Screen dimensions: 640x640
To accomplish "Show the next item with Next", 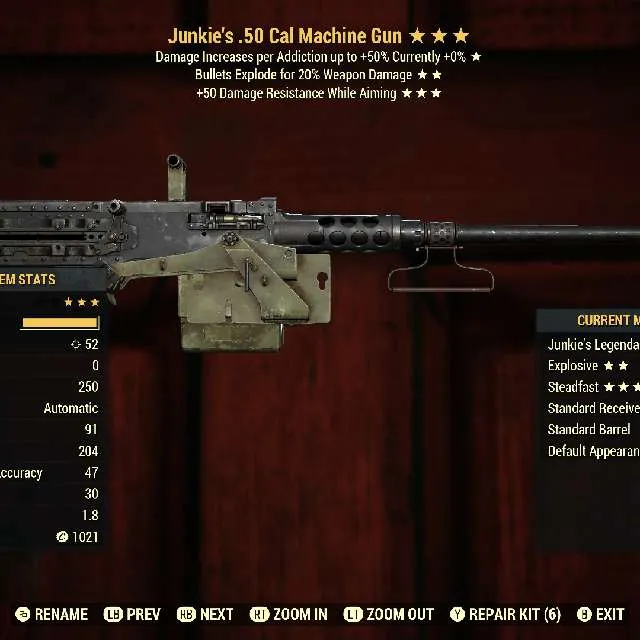I will click(205, 614).
